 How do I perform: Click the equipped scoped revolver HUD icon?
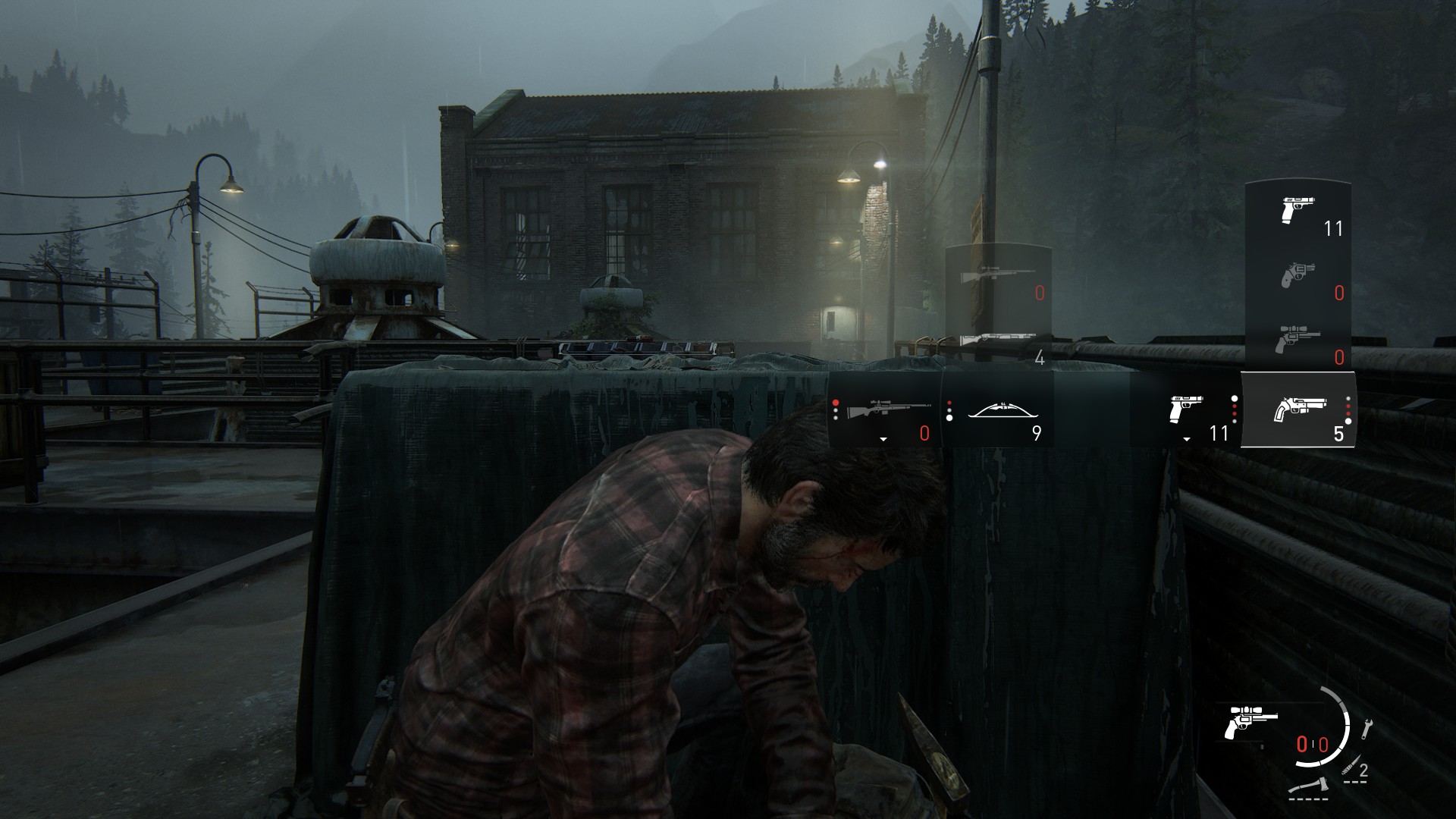click(x=1250, y=722)
